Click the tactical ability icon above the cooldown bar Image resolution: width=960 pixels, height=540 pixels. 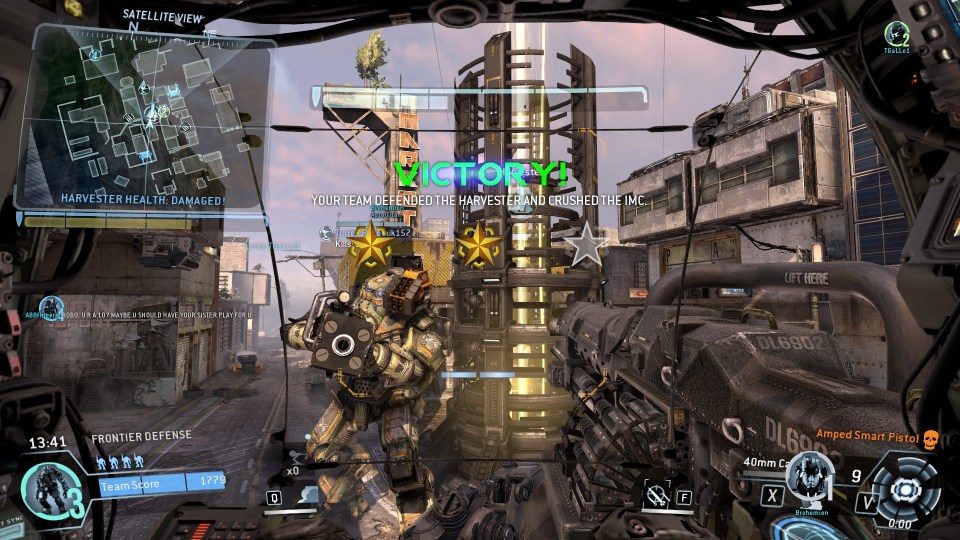click(310, 492)
